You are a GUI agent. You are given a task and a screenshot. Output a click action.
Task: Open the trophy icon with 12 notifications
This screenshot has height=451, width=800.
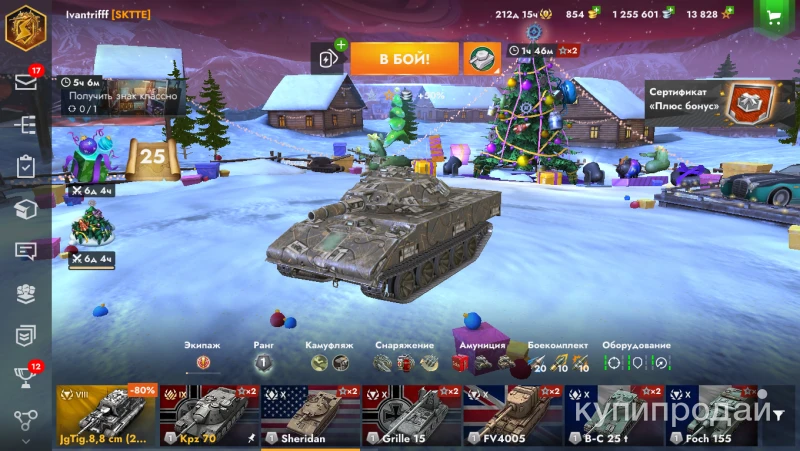click(25, 377)
